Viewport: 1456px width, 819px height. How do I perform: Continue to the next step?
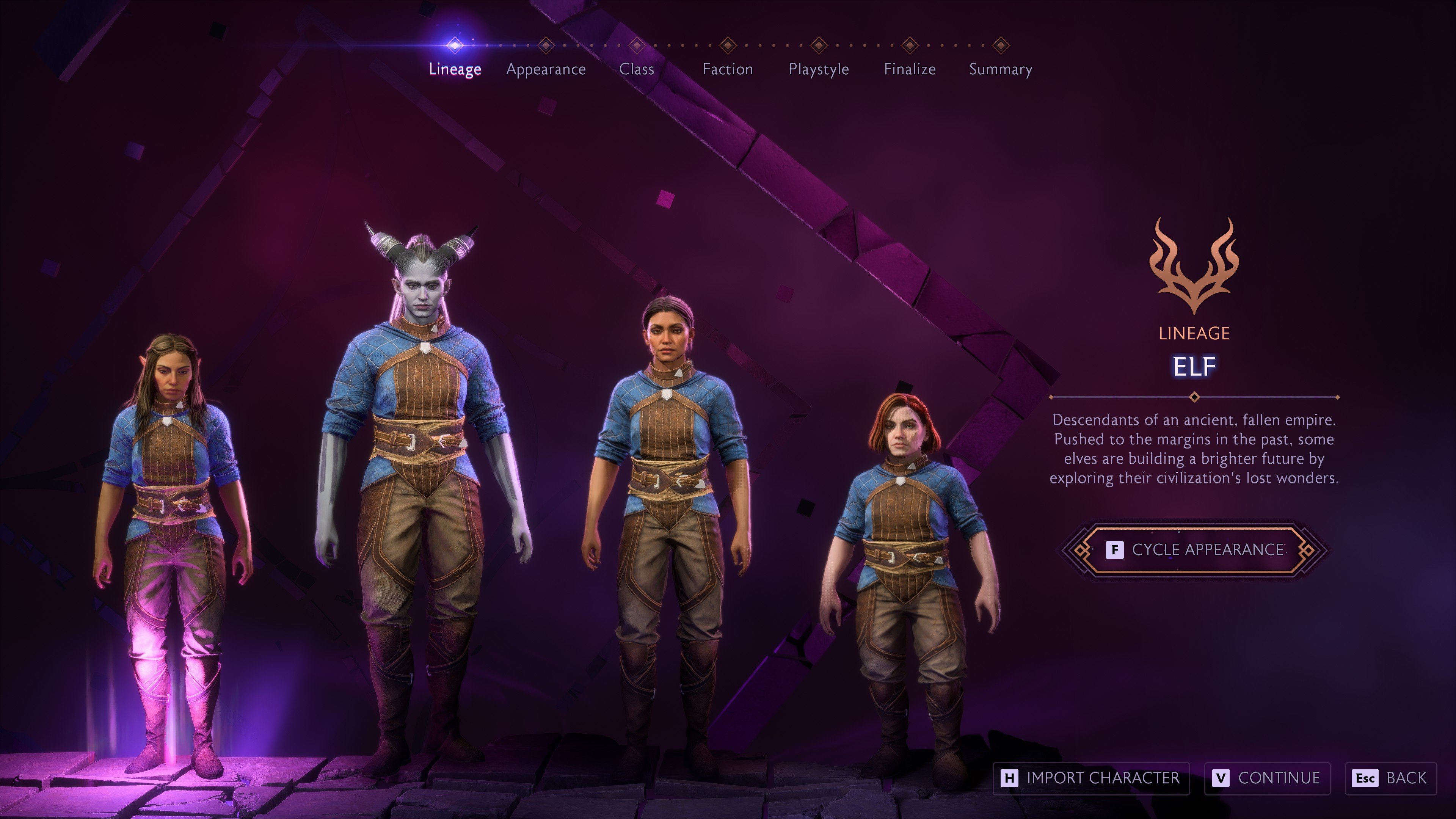click(1267, 778)
